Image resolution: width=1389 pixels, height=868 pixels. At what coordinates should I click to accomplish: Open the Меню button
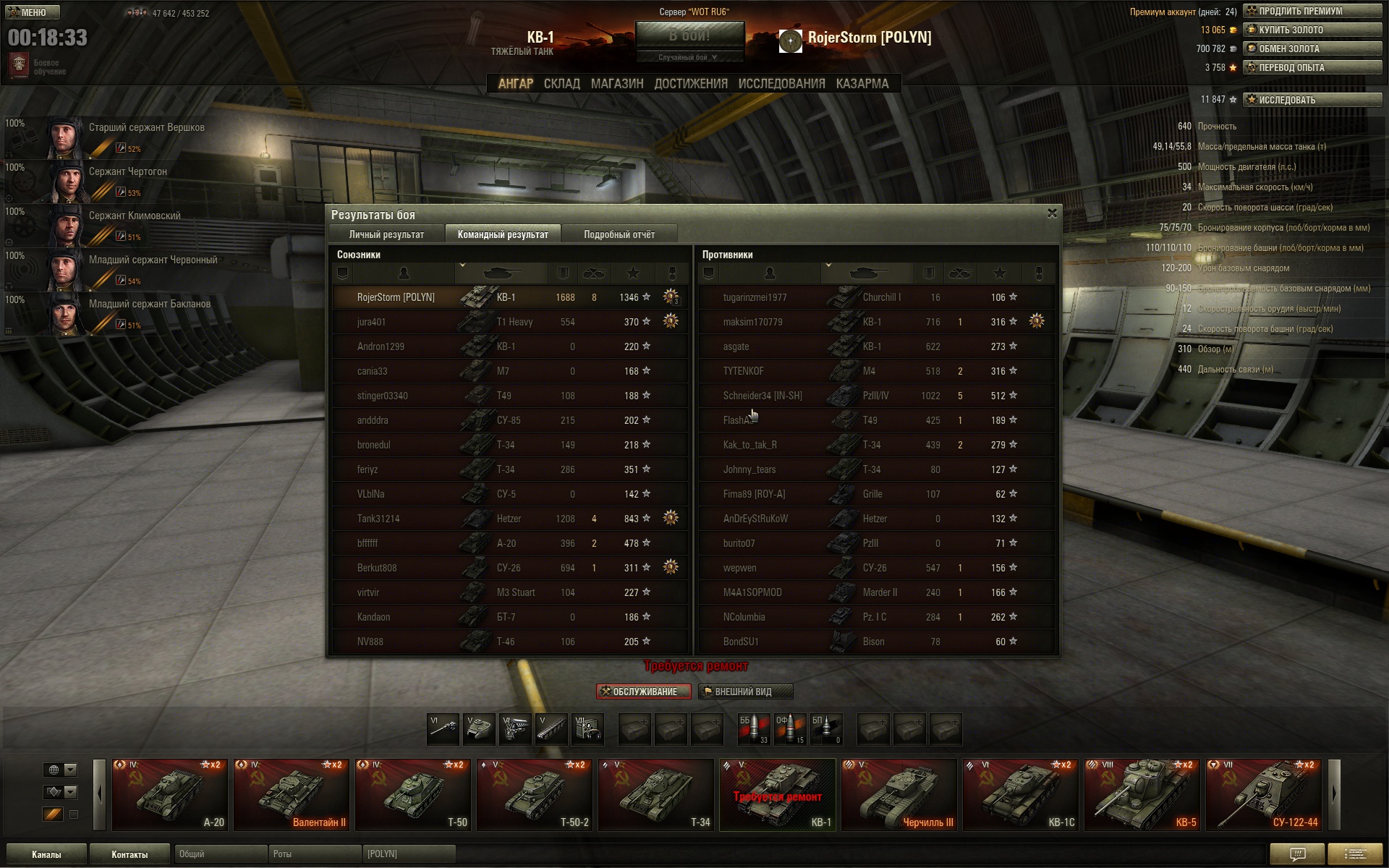(x=33, y=12)
